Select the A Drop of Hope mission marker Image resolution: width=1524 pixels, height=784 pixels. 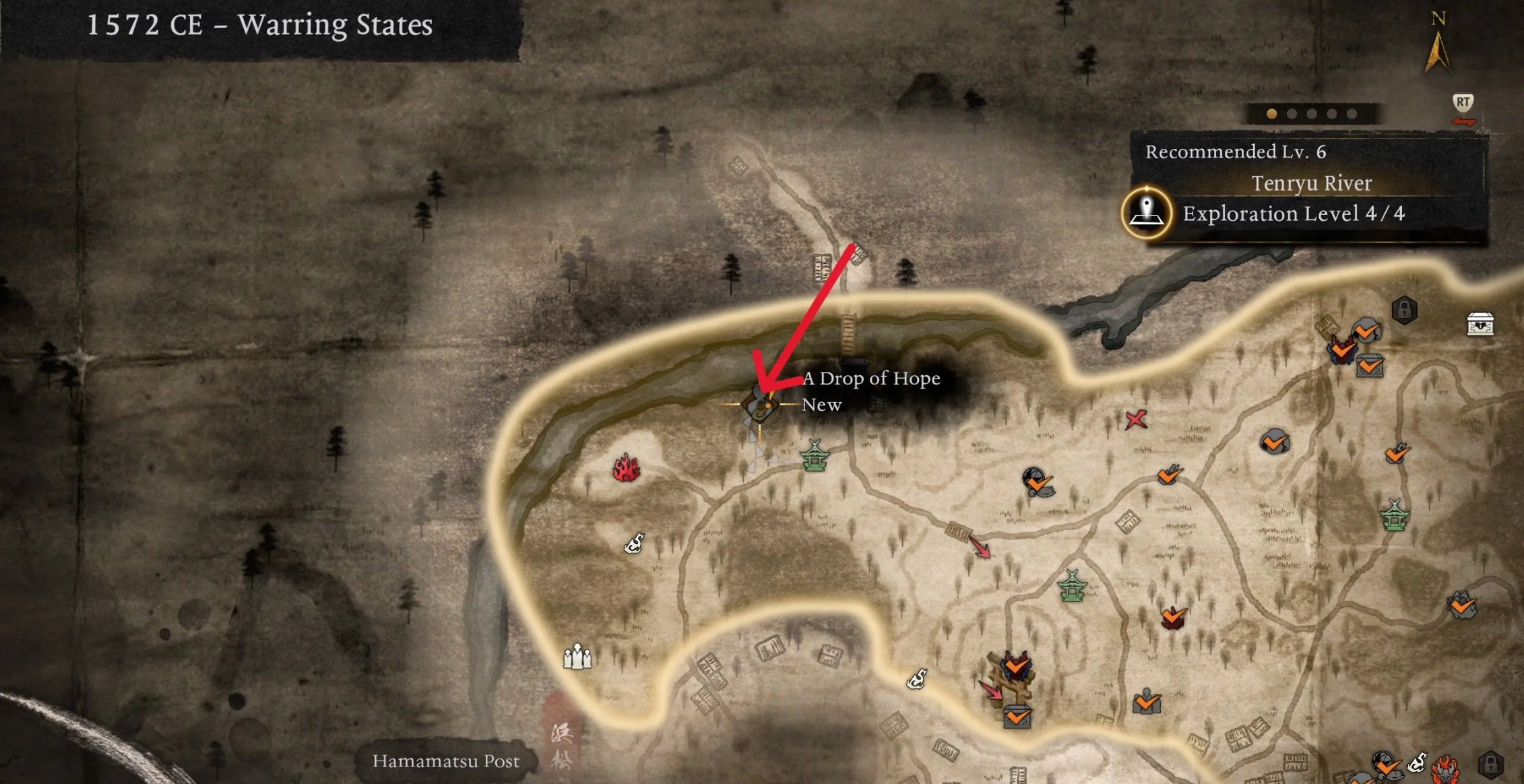point(760,404)
